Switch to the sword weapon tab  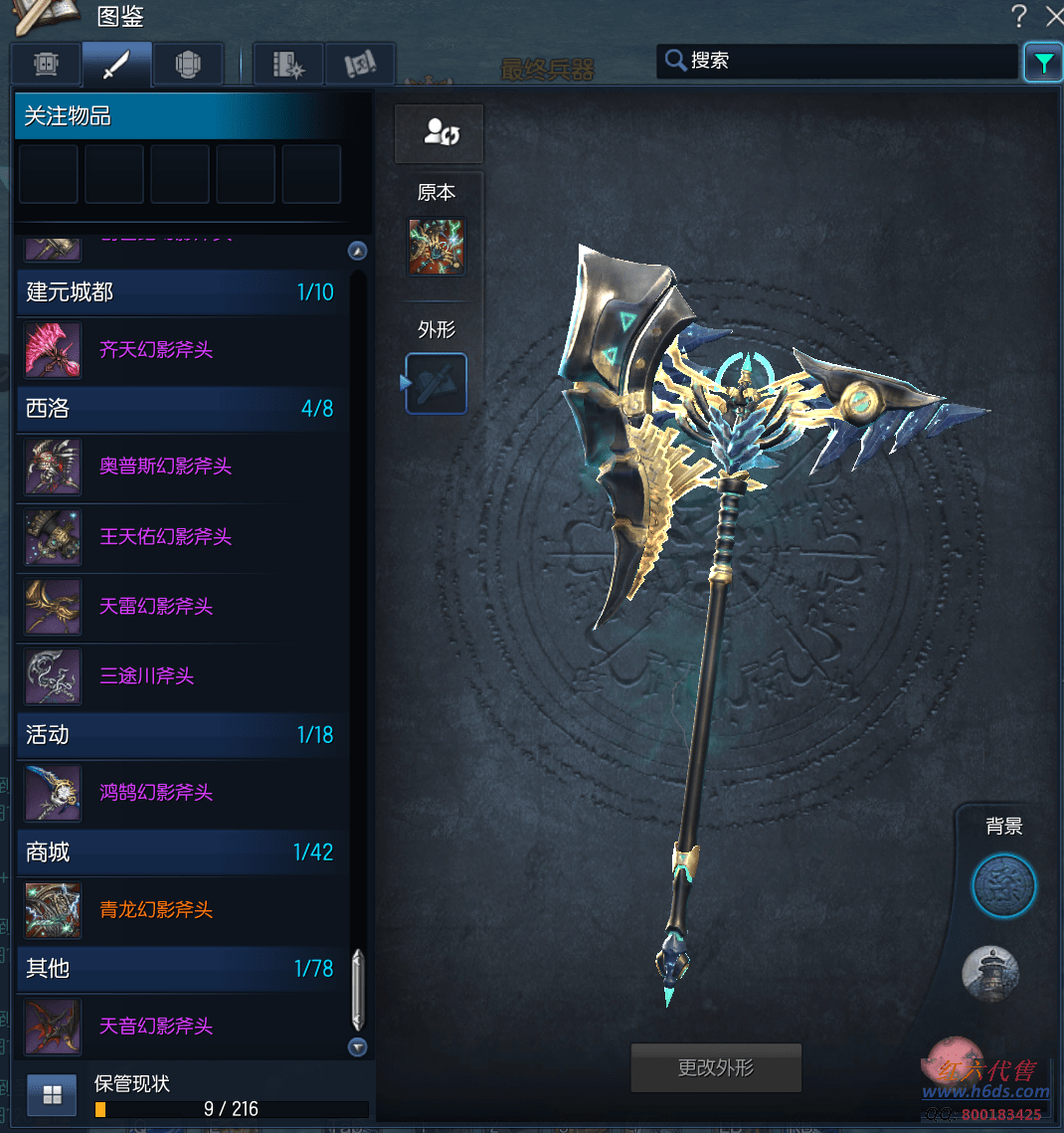tap(117, 65)
